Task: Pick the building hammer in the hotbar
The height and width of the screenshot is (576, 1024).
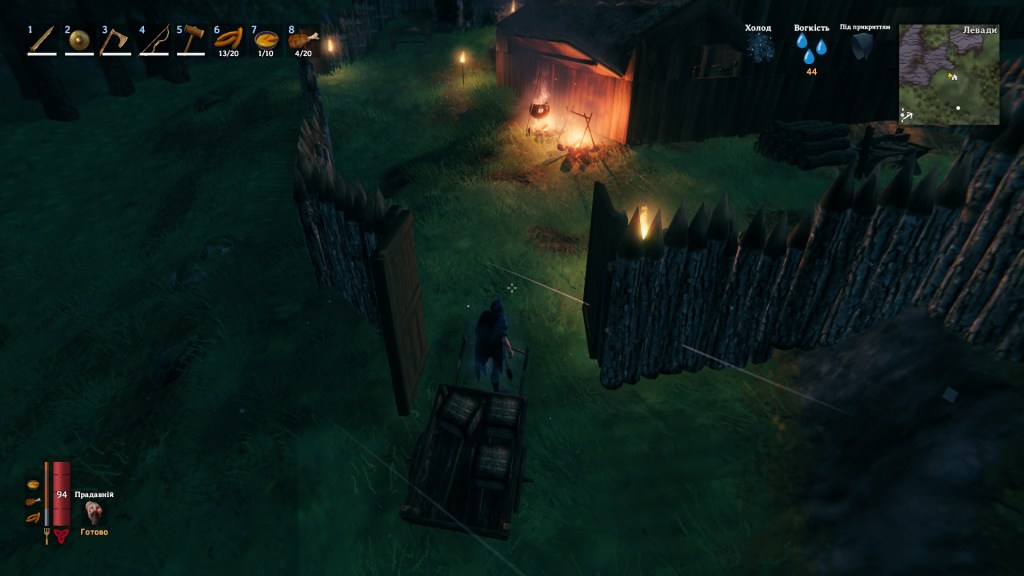Action: pyautogui.click(x=190, y=39)
